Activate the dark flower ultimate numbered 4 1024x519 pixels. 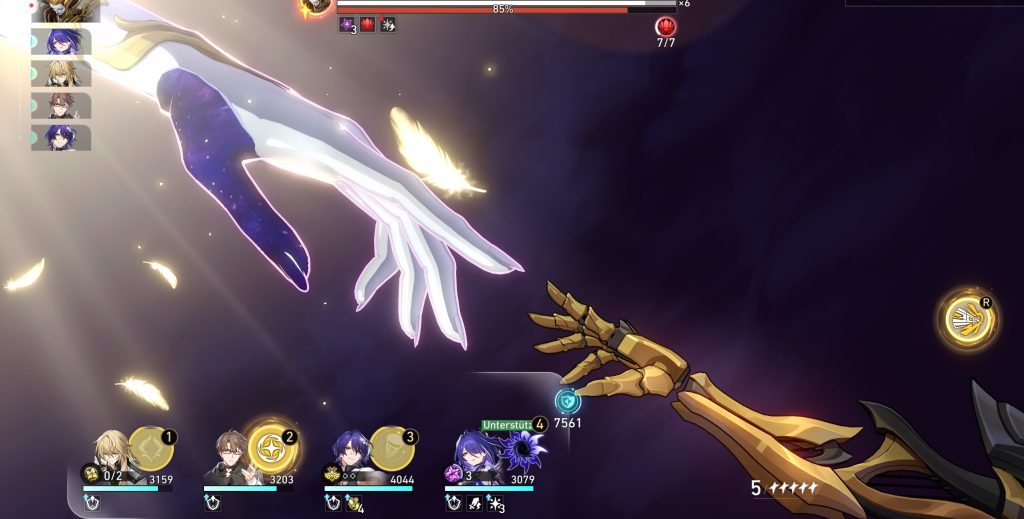pos(522,449)
